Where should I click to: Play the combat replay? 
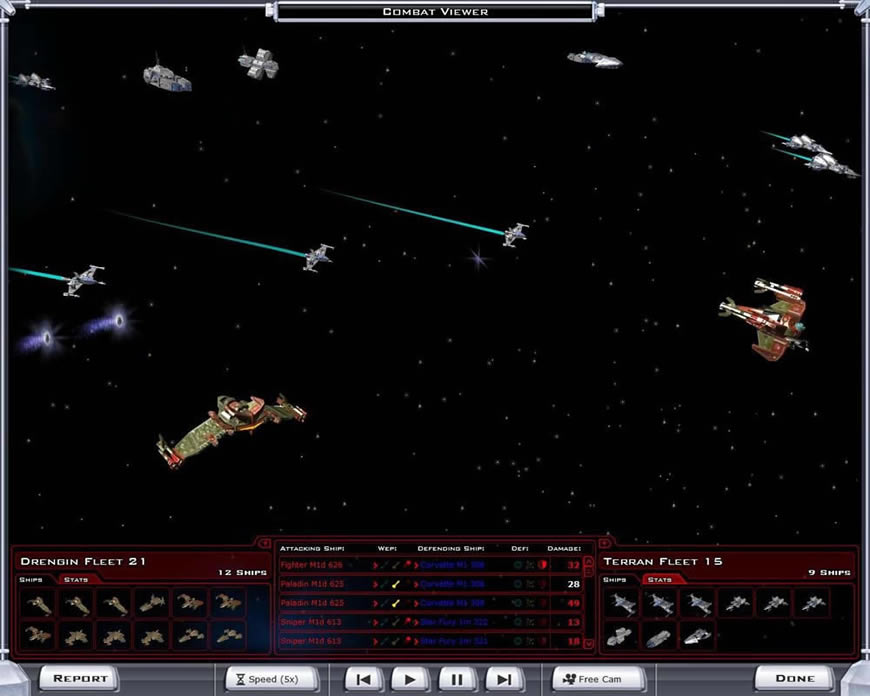click(410, 679)
